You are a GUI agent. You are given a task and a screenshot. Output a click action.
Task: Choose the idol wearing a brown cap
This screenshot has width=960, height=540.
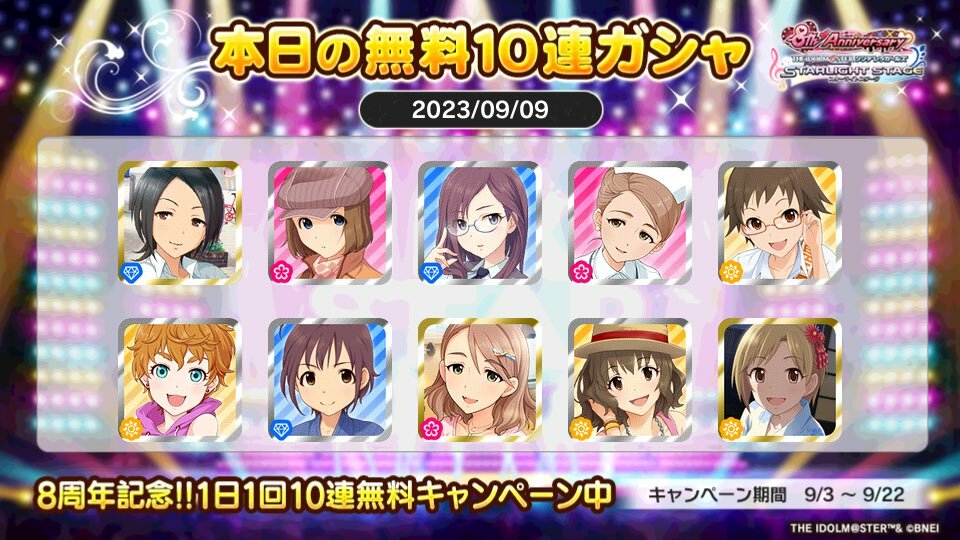(329, 220)
